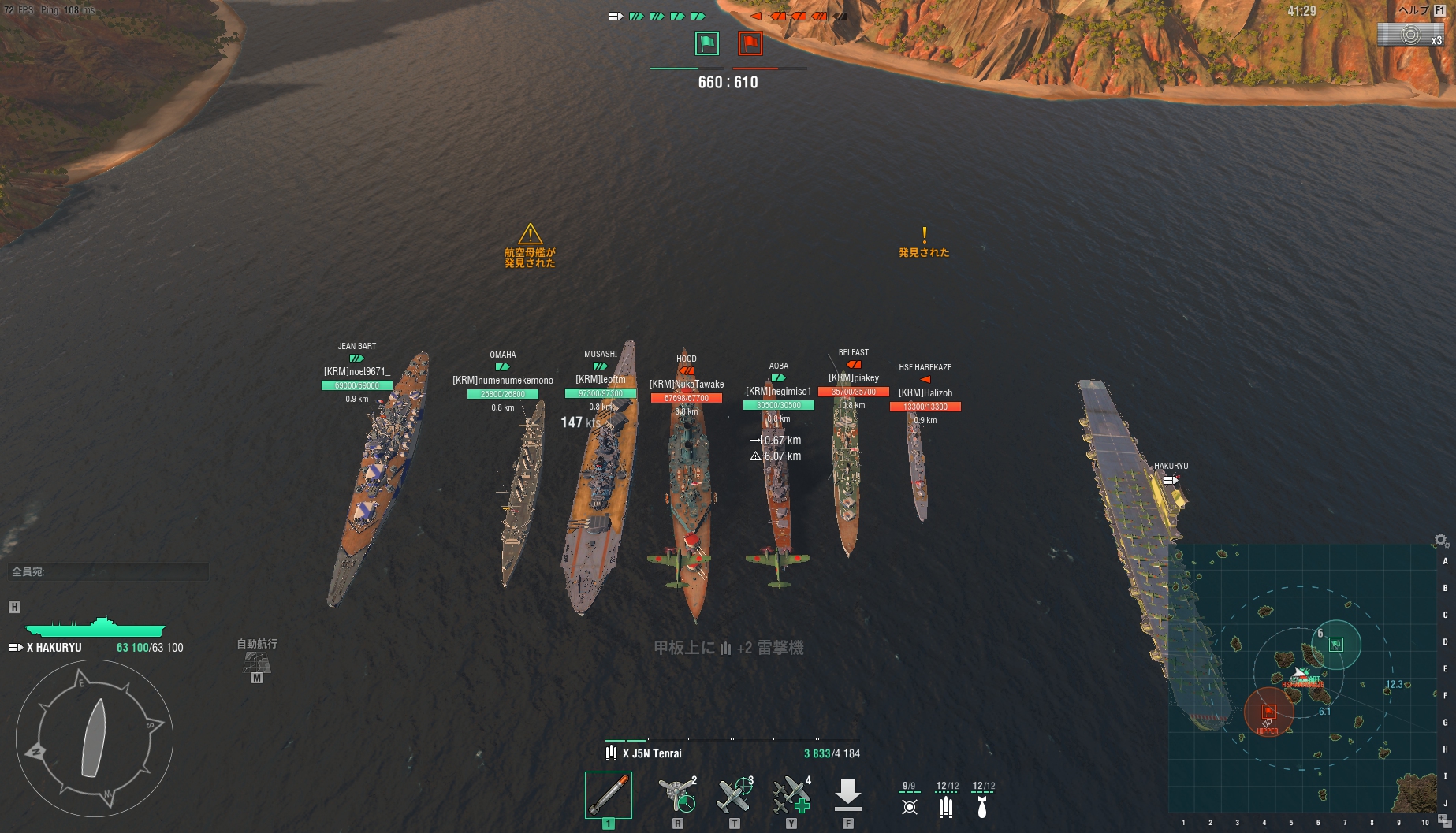Click the red enemy base marker on minimap

click(1268, 712)
